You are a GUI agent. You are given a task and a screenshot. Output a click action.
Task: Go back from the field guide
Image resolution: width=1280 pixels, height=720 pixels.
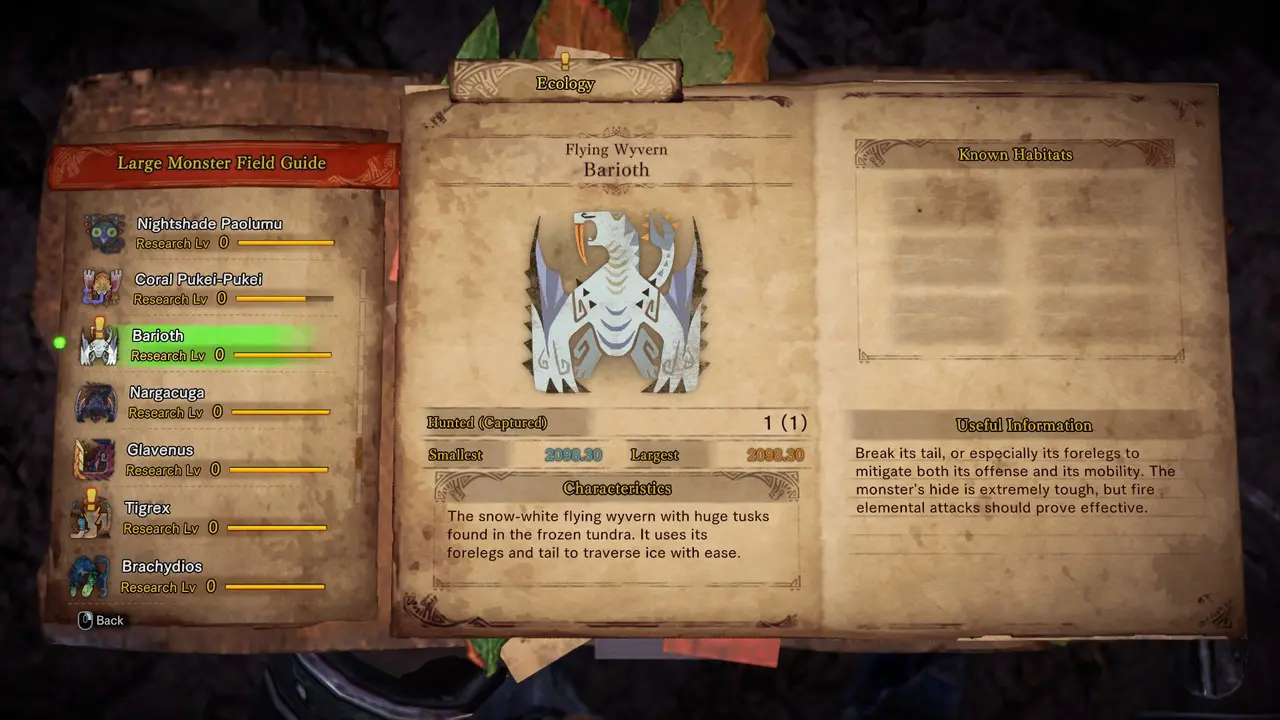[x=101, y=620]
